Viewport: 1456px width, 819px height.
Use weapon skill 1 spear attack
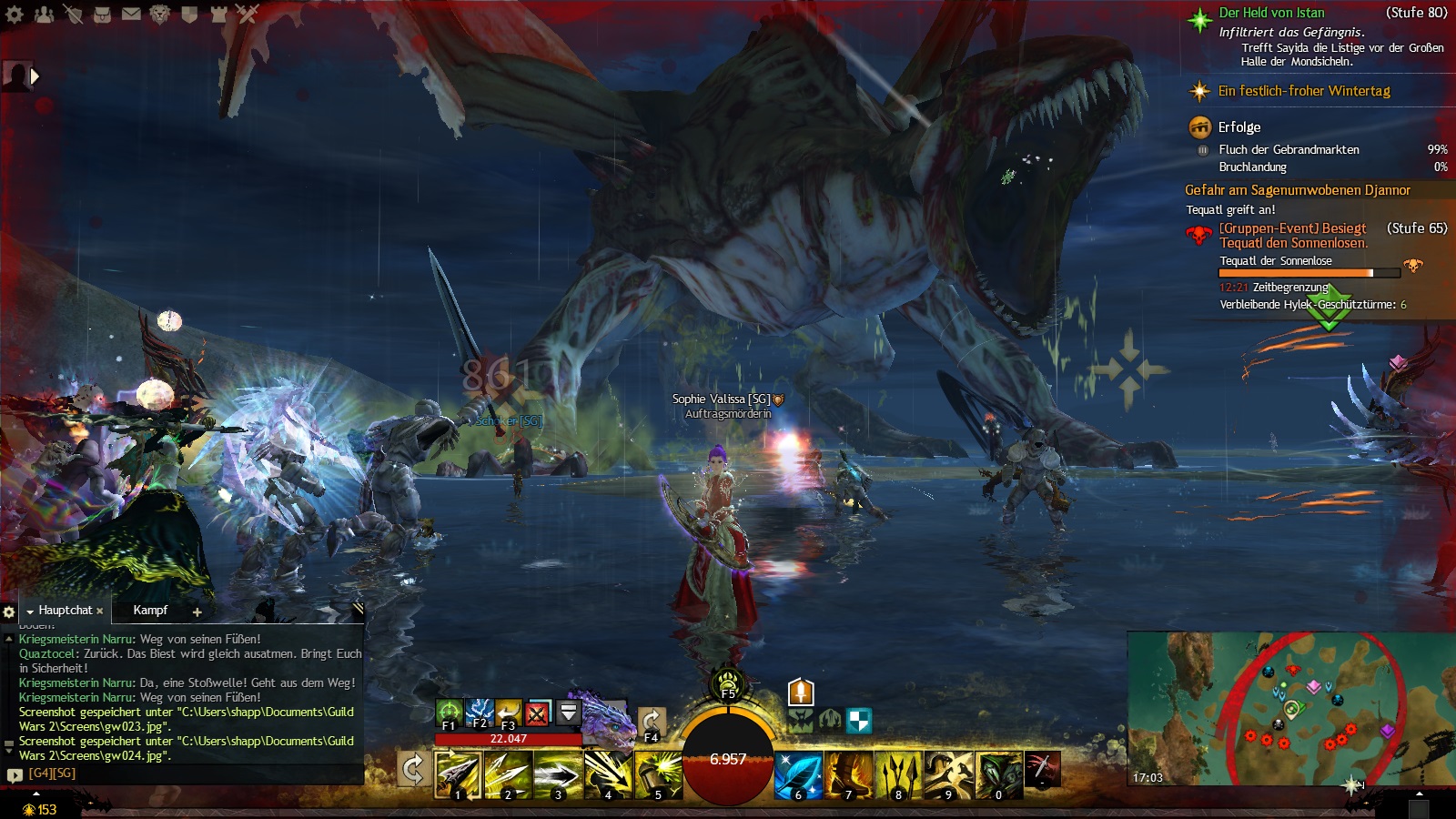pos(458,775)
